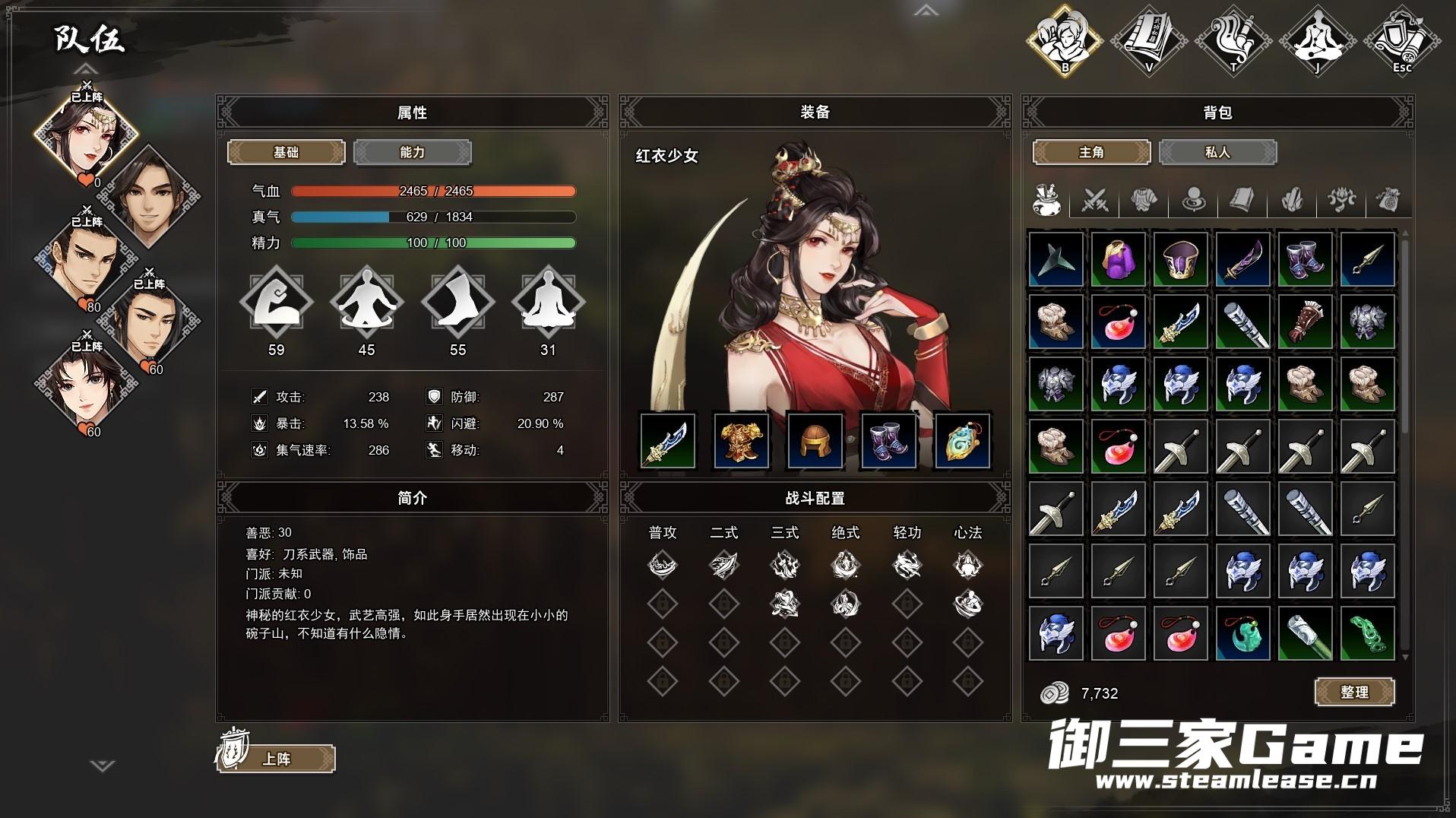
Task: Close the menu with the Esc icon
Action: coord(1401,40)
